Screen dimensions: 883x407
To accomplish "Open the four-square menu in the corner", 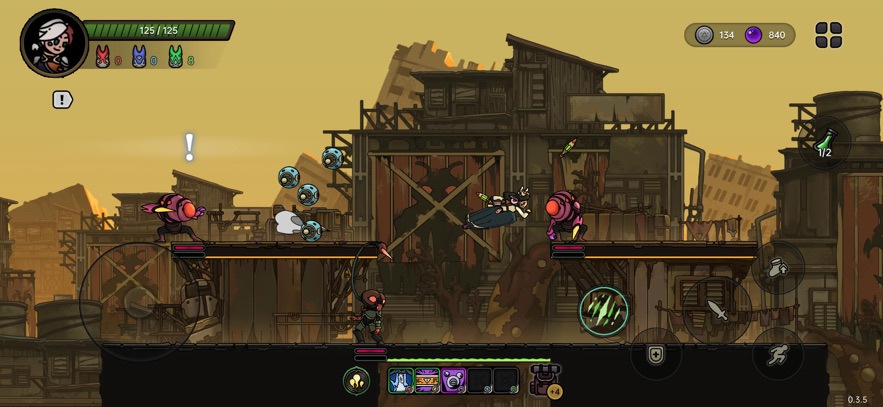I will click(829, 35).
